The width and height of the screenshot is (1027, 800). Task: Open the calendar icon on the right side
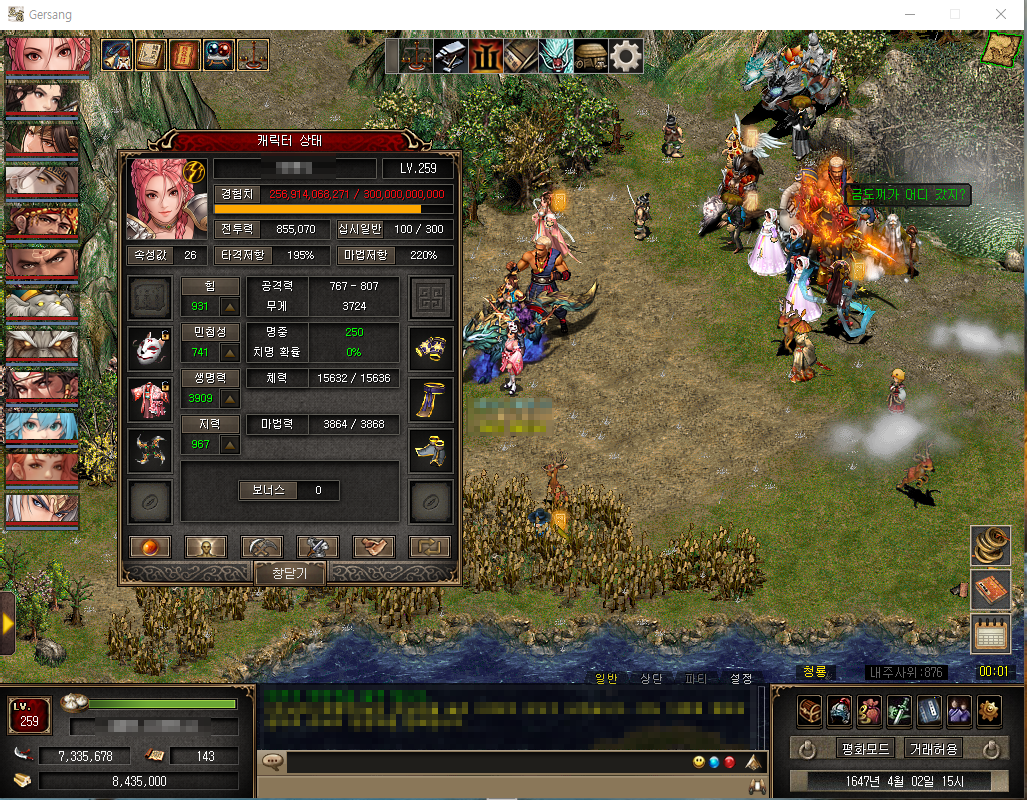990,634
